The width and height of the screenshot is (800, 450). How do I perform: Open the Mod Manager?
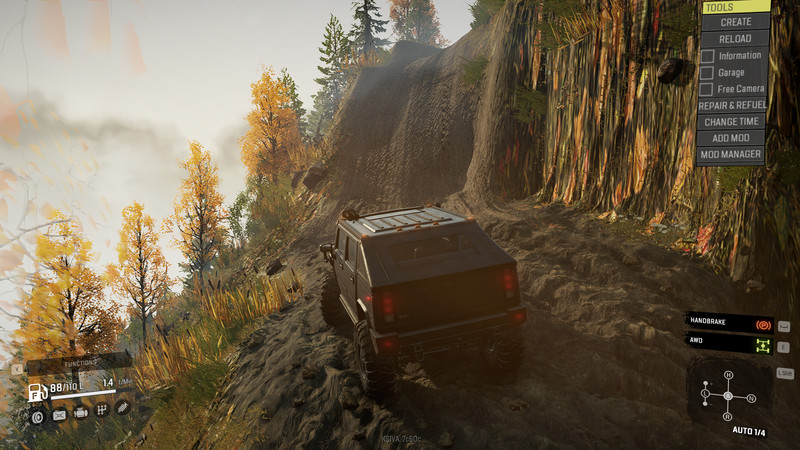coord(733,155)
